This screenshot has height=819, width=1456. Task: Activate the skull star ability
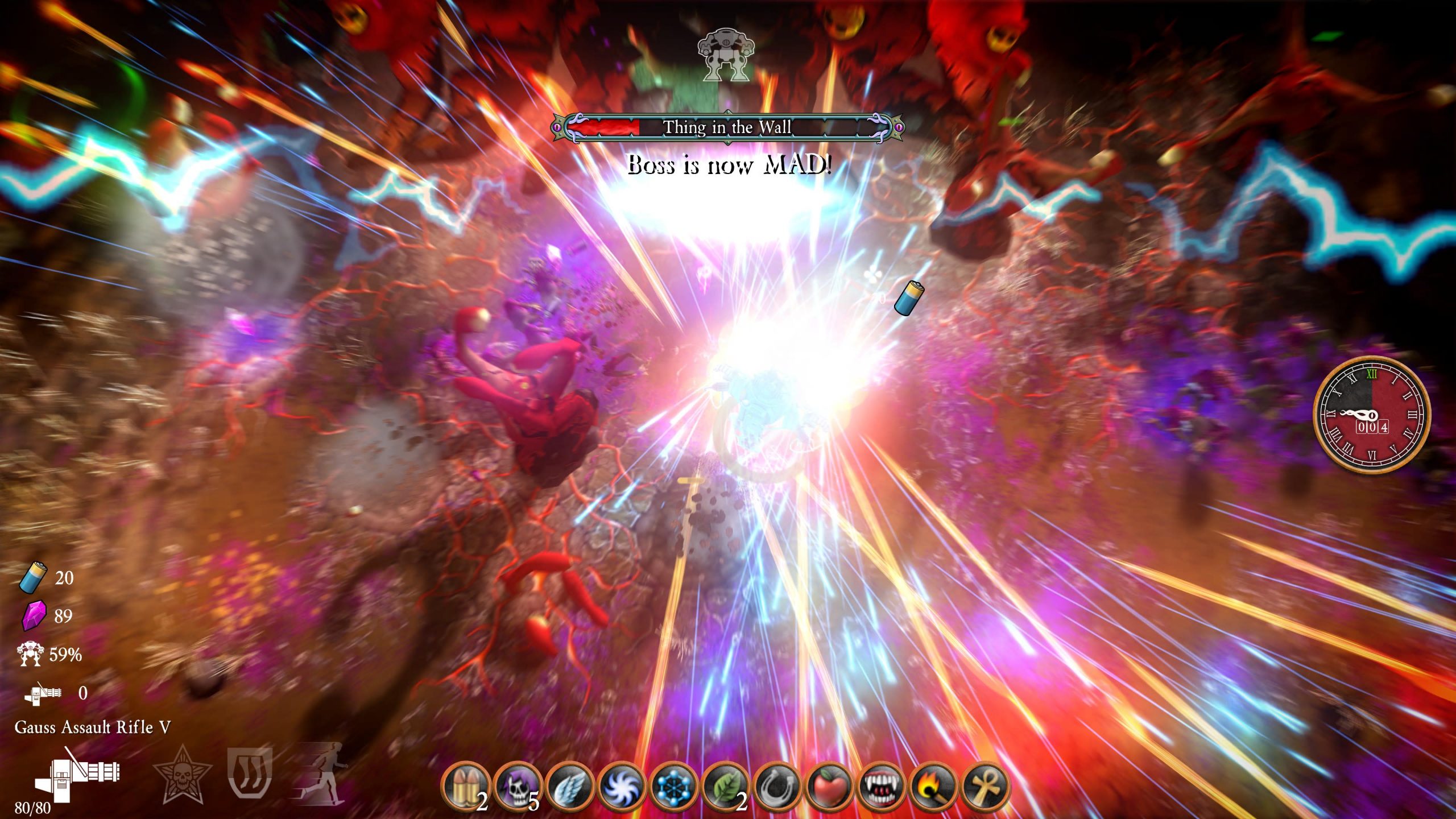183,773
